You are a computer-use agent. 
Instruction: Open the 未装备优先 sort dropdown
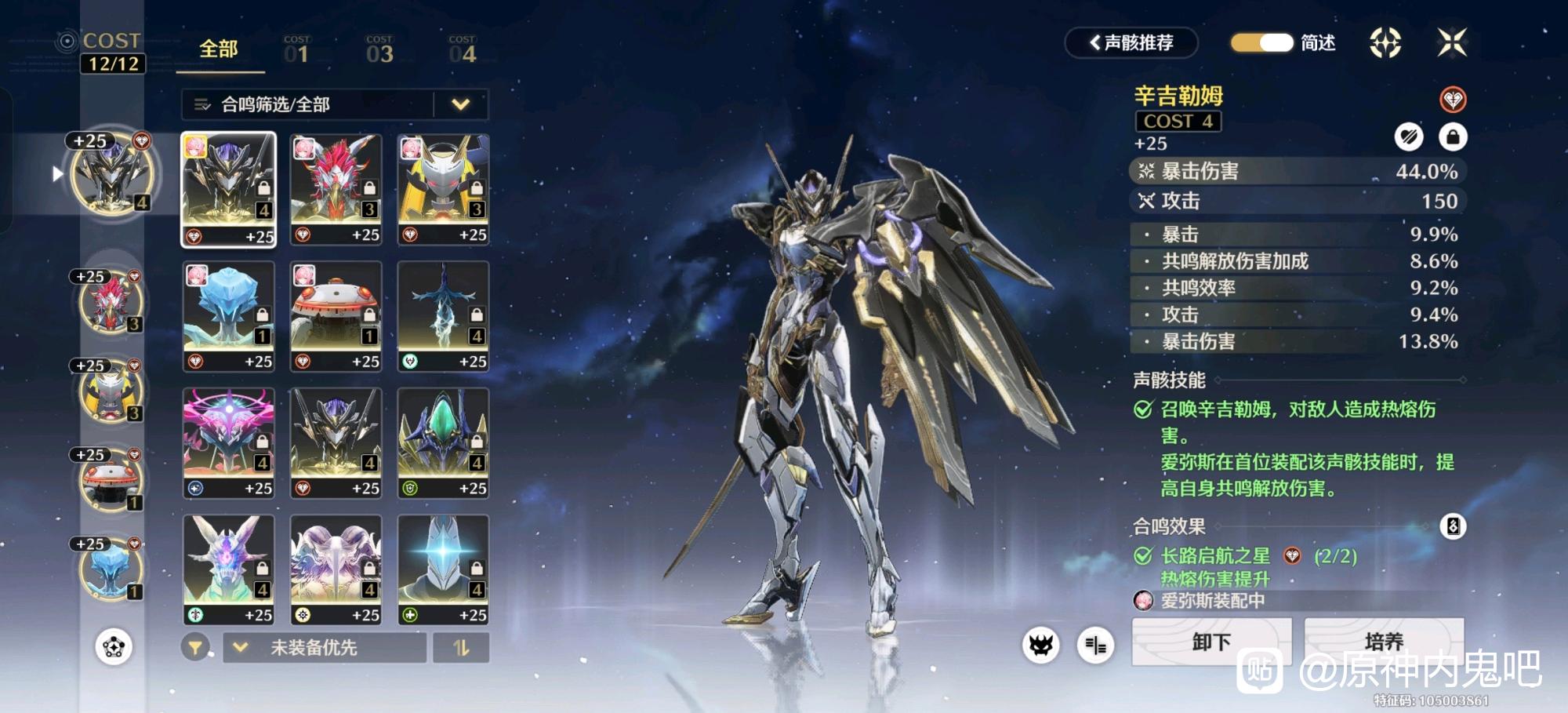[x=325, y=648]
